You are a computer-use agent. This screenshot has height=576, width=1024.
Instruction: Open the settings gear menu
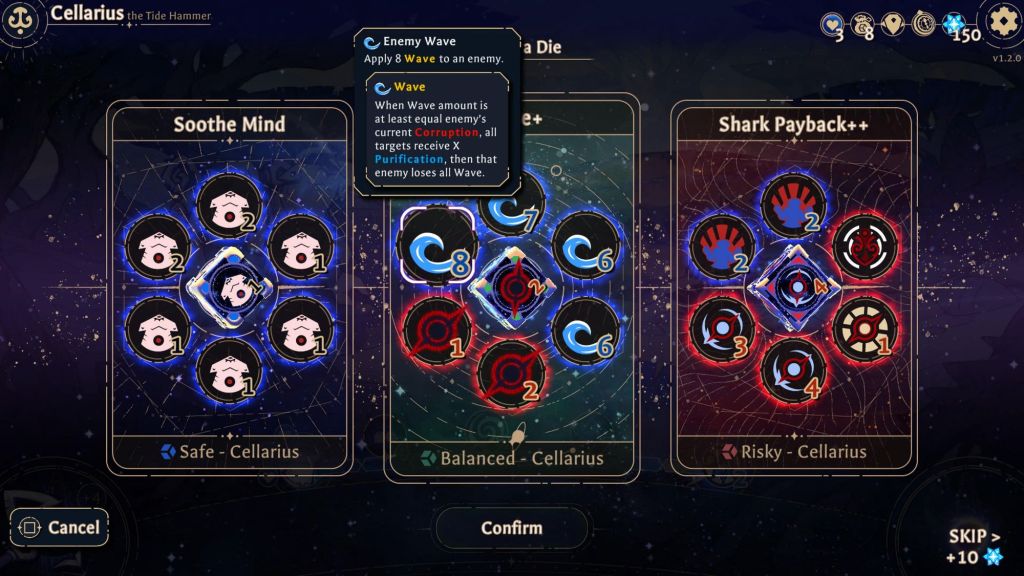click(1000, 22)
